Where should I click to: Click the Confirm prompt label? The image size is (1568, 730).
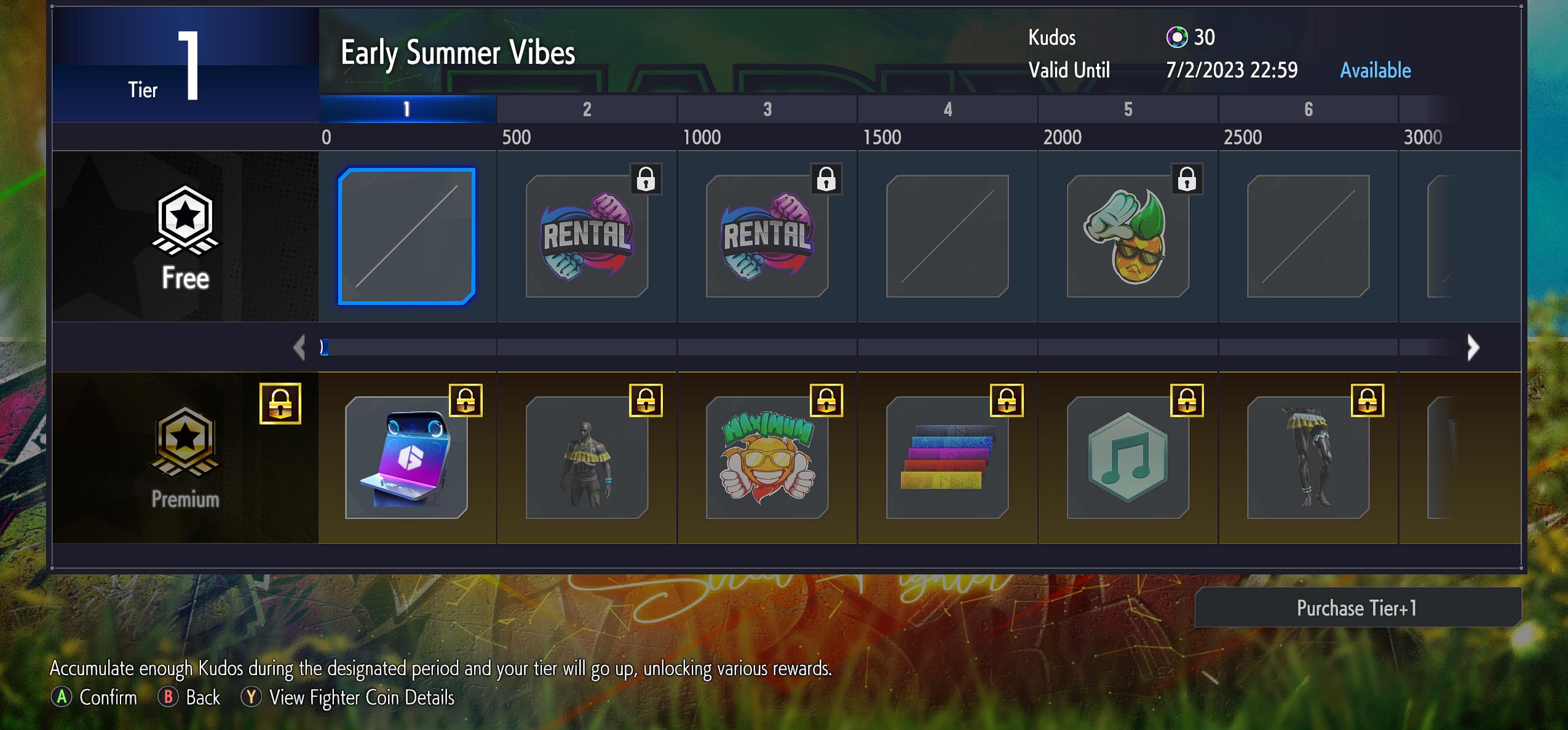click(108, 697)
